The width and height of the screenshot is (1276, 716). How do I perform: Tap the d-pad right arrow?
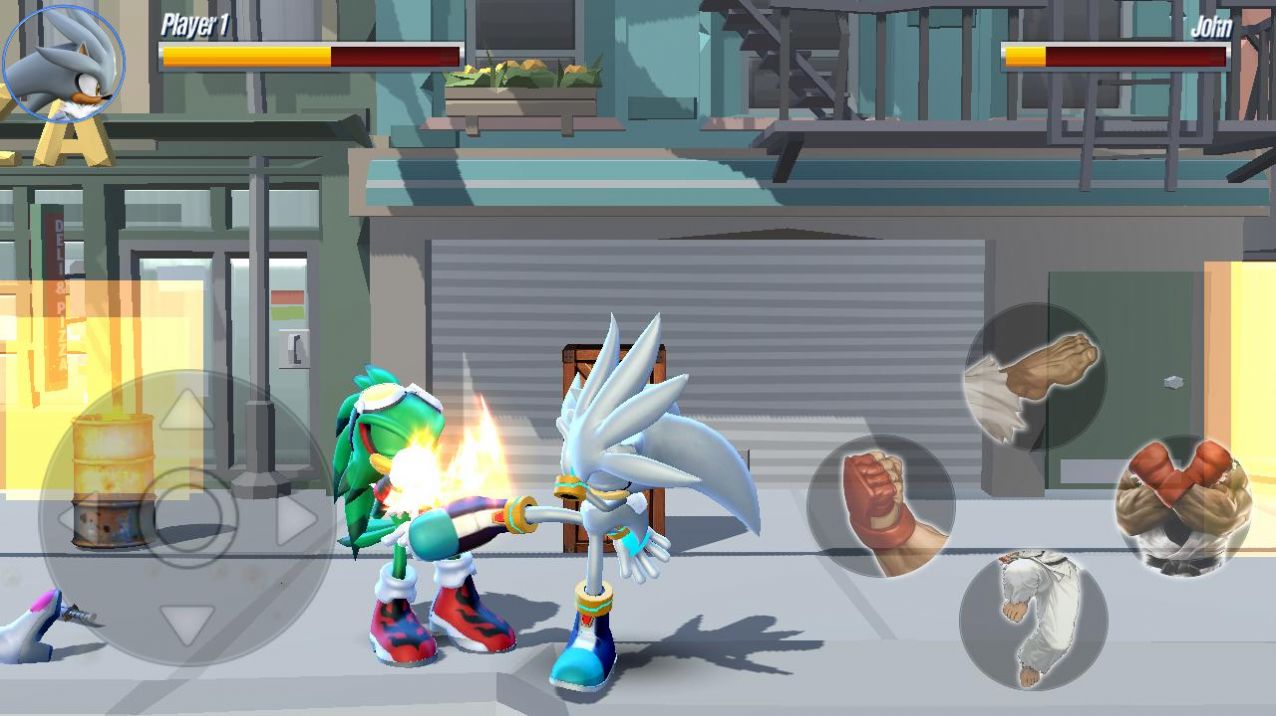tap(295, 519)
